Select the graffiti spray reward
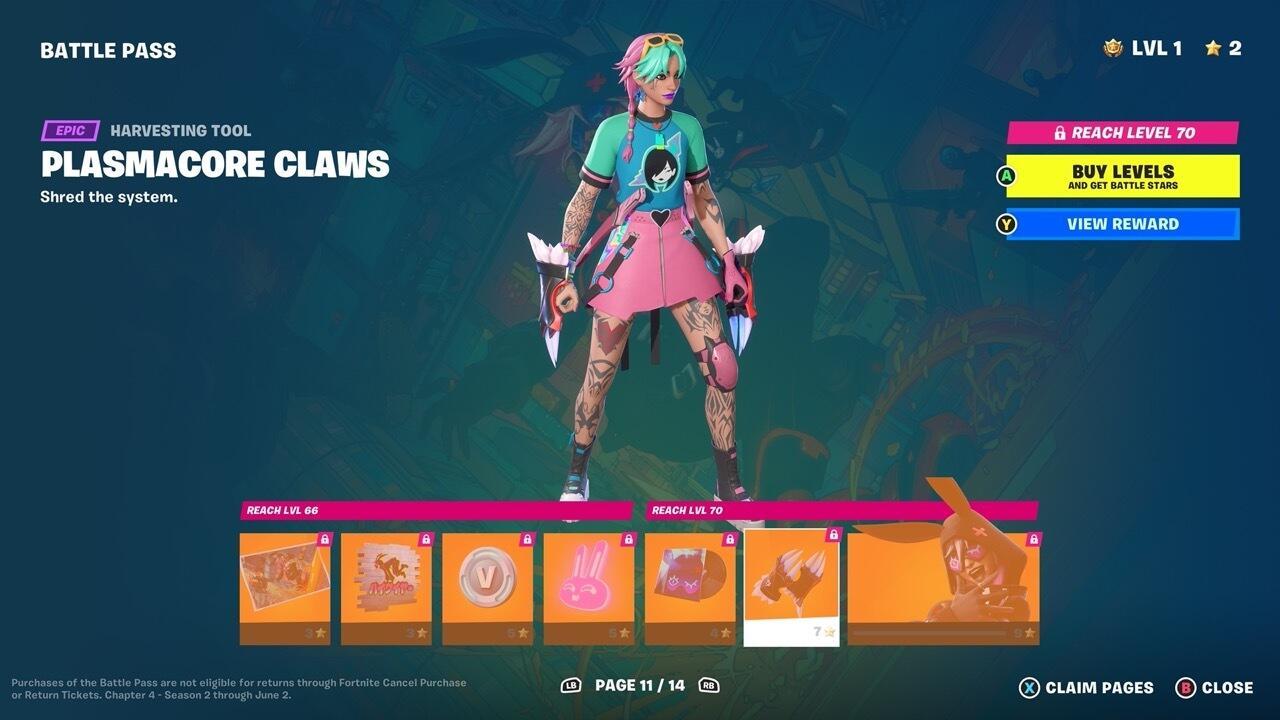 click(384, 585)
